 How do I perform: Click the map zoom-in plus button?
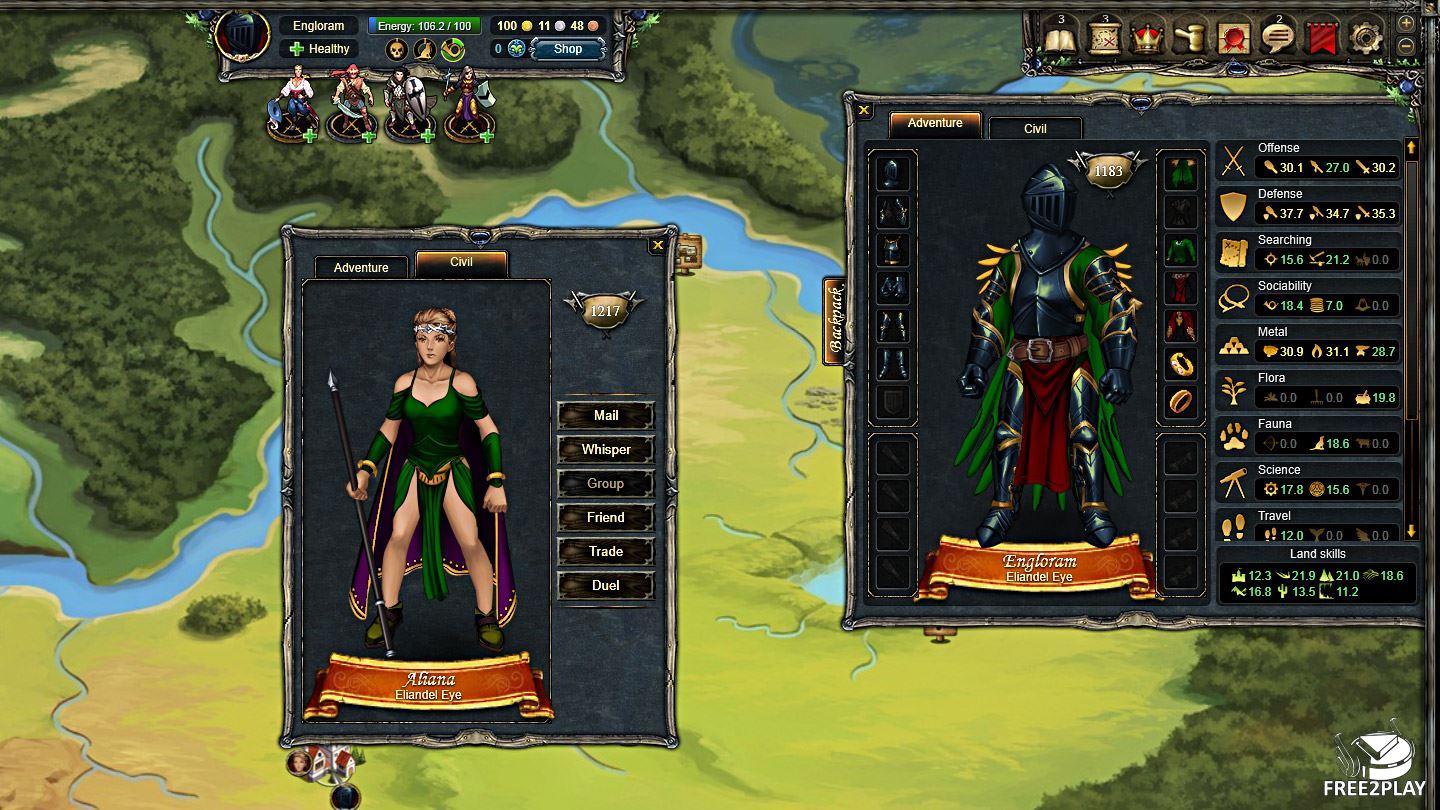click(x=1406, y=24)
